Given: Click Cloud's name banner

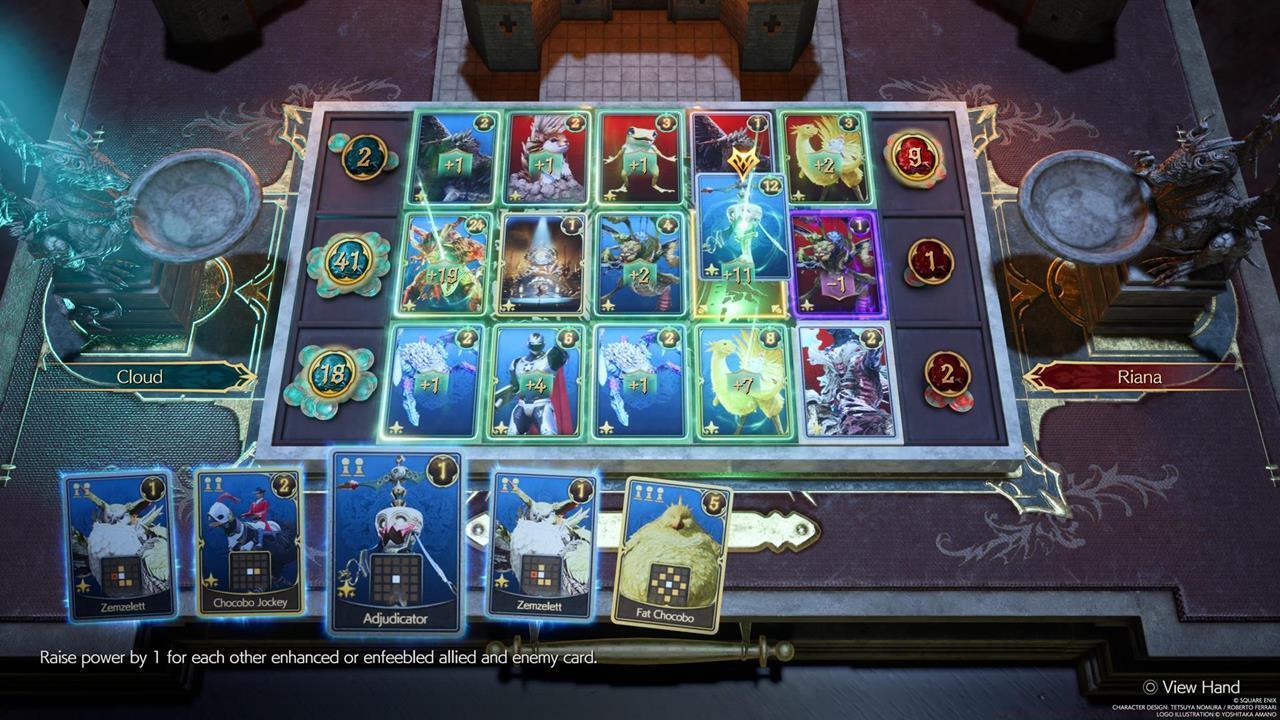Looking at the screenshot, I should point(141,377).
